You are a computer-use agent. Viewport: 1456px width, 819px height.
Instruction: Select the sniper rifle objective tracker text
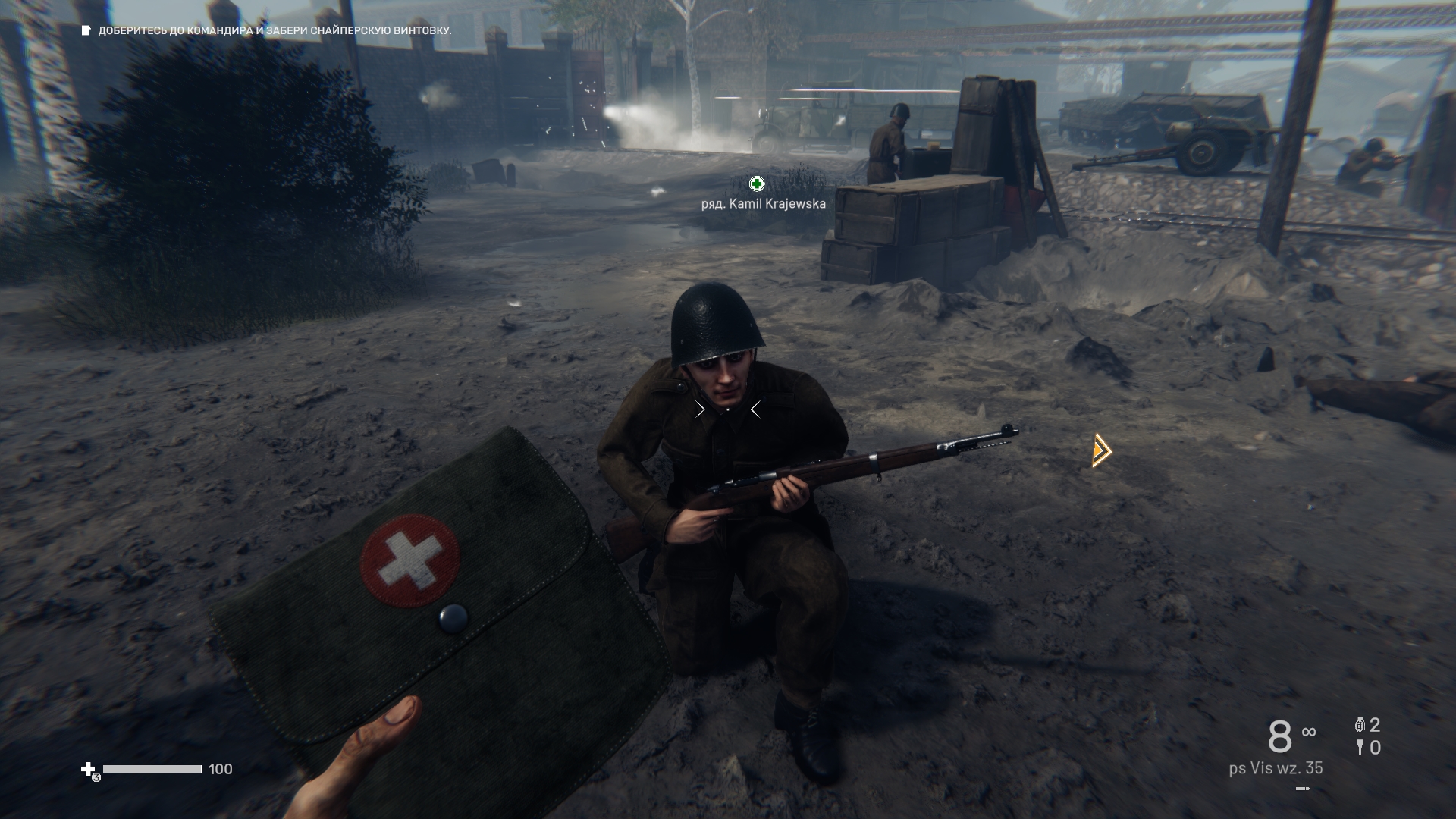[x=275, y=31]
